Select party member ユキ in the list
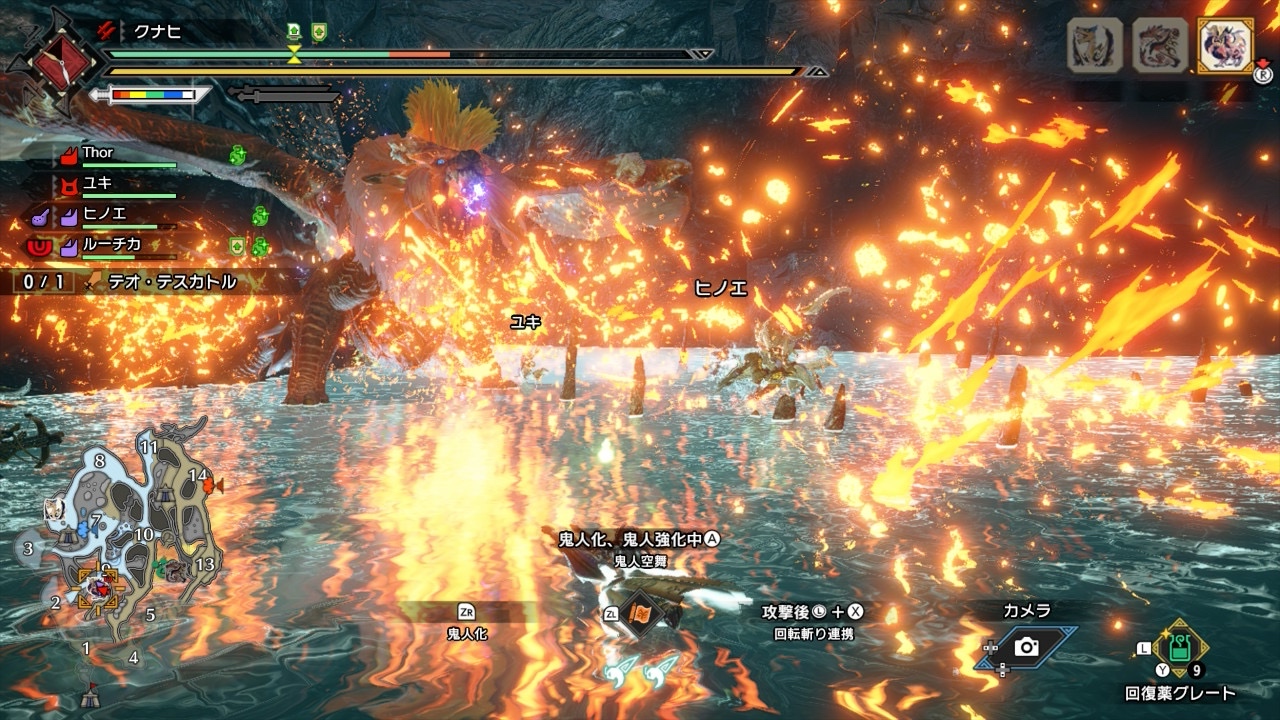1280x720 pixels. pyautogui.click(x=98, y=183)
